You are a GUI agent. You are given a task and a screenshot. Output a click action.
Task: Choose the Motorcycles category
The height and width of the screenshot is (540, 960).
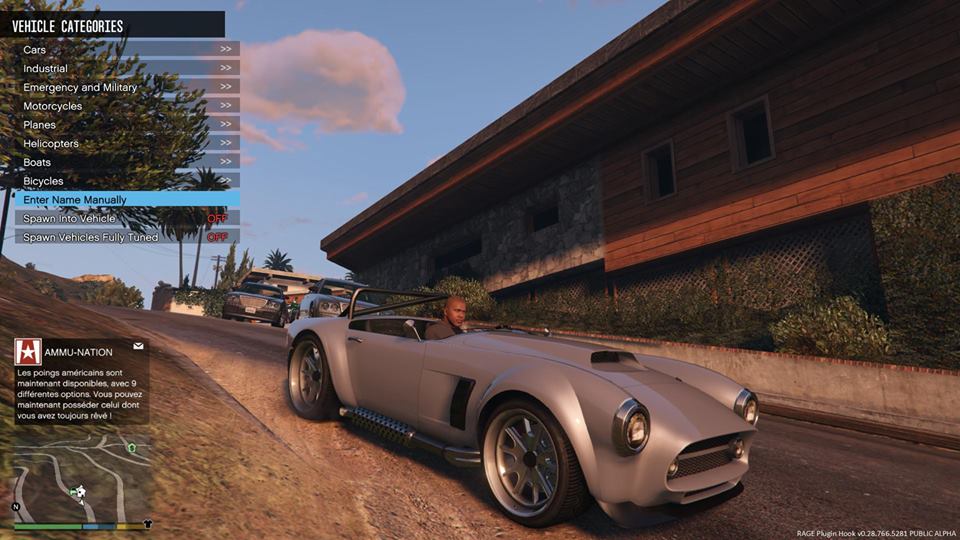(125, 106)
